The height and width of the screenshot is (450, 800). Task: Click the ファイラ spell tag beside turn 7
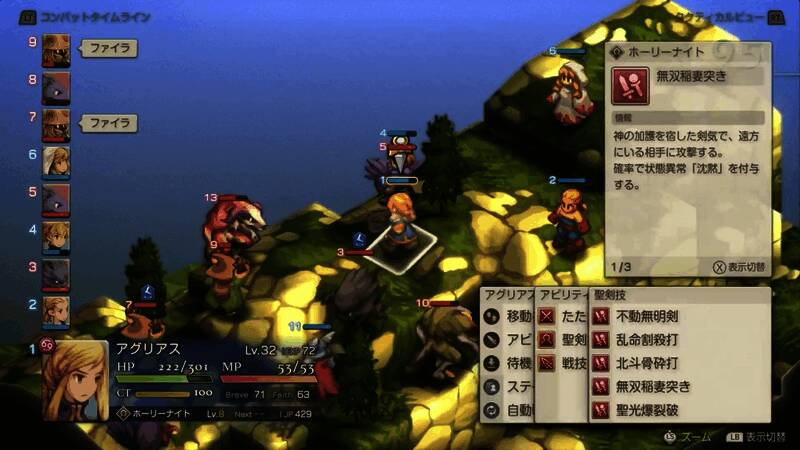pos(107,123)
